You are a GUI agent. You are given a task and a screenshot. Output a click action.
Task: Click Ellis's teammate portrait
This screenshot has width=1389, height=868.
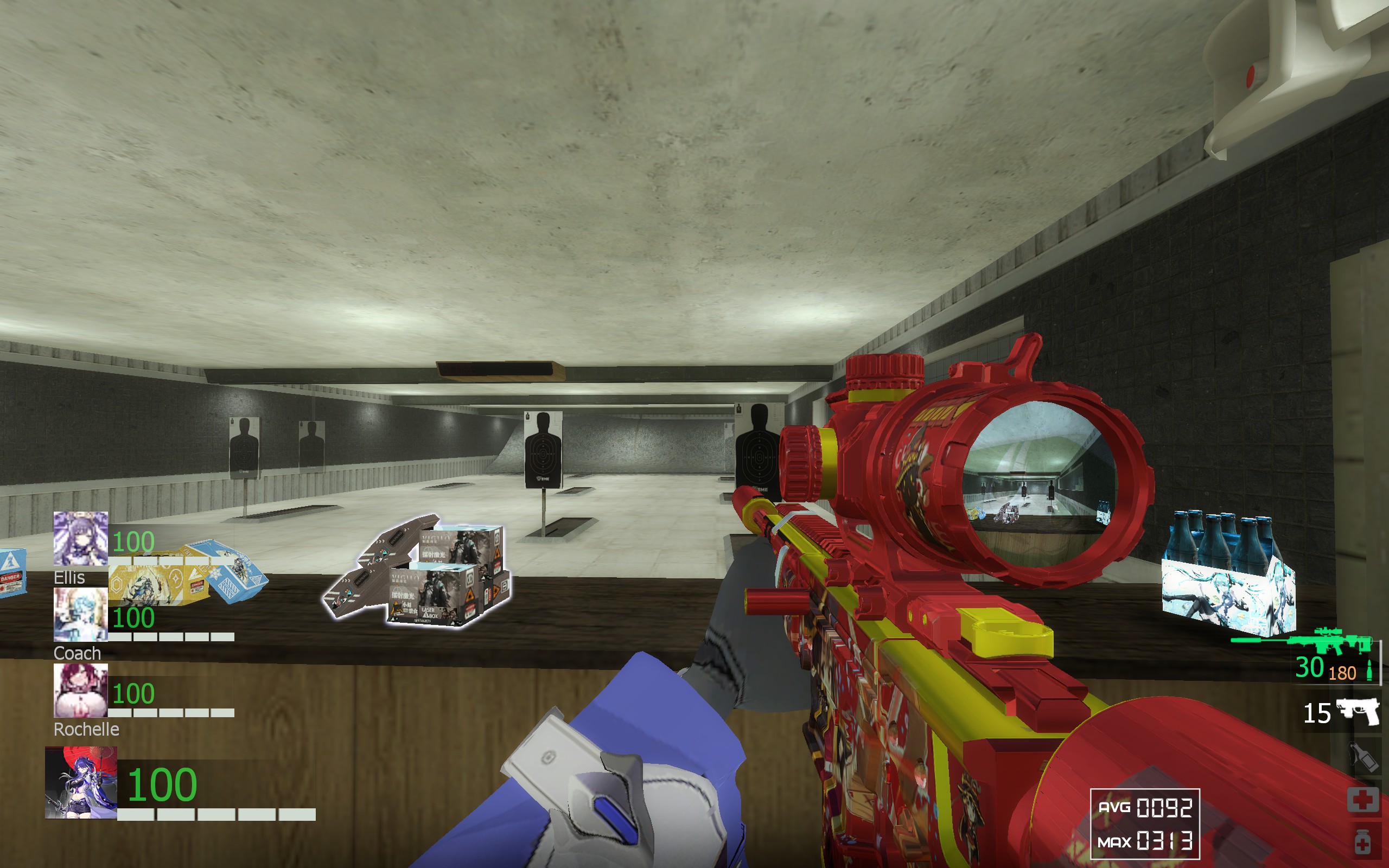(80, 539)
